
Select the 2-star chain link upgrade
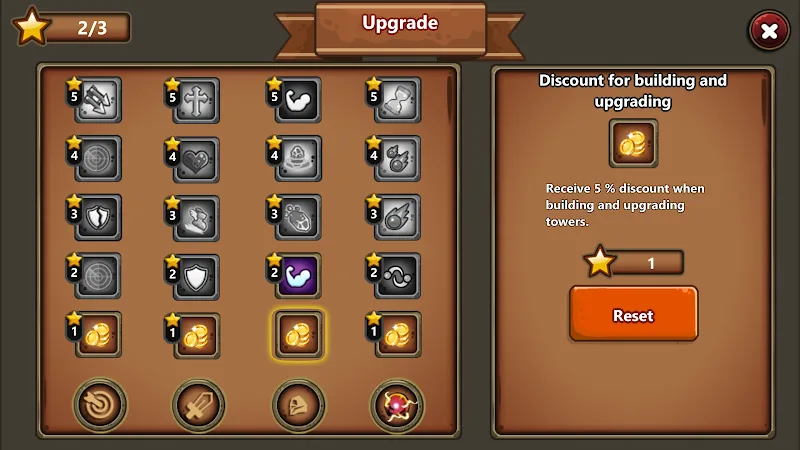pos(397,275)
